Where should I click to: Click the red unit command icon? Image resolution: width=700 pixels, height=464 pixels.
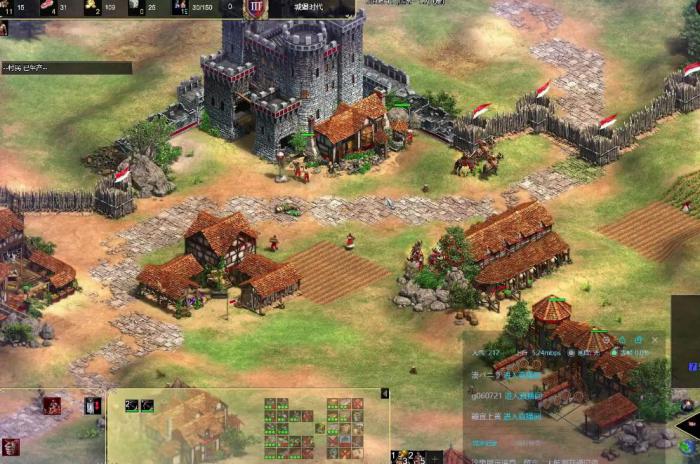click(51, 405)
